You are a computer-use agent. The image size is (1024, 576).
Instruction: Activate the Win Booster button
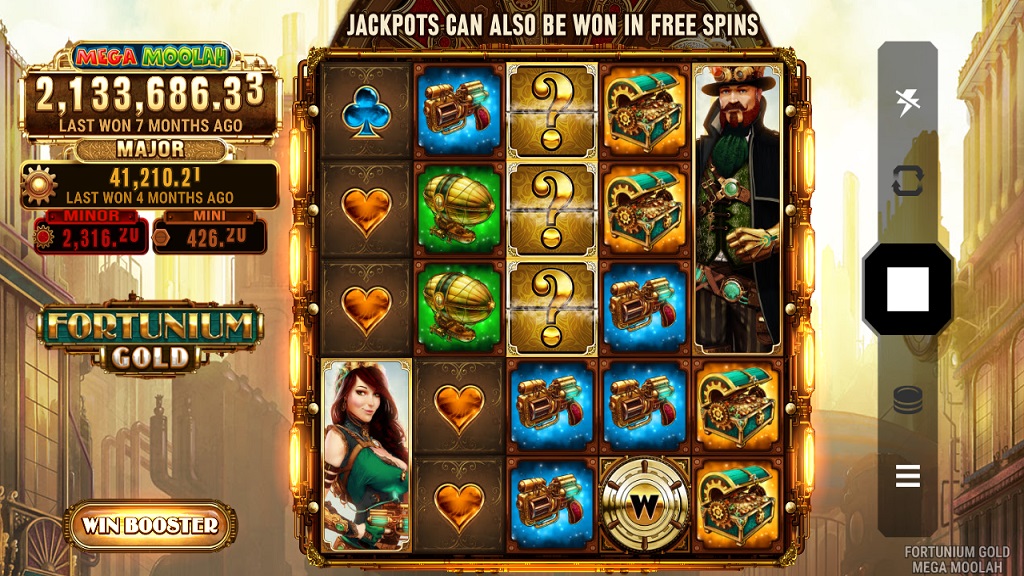pyautogui.click(x=151, y=525)
